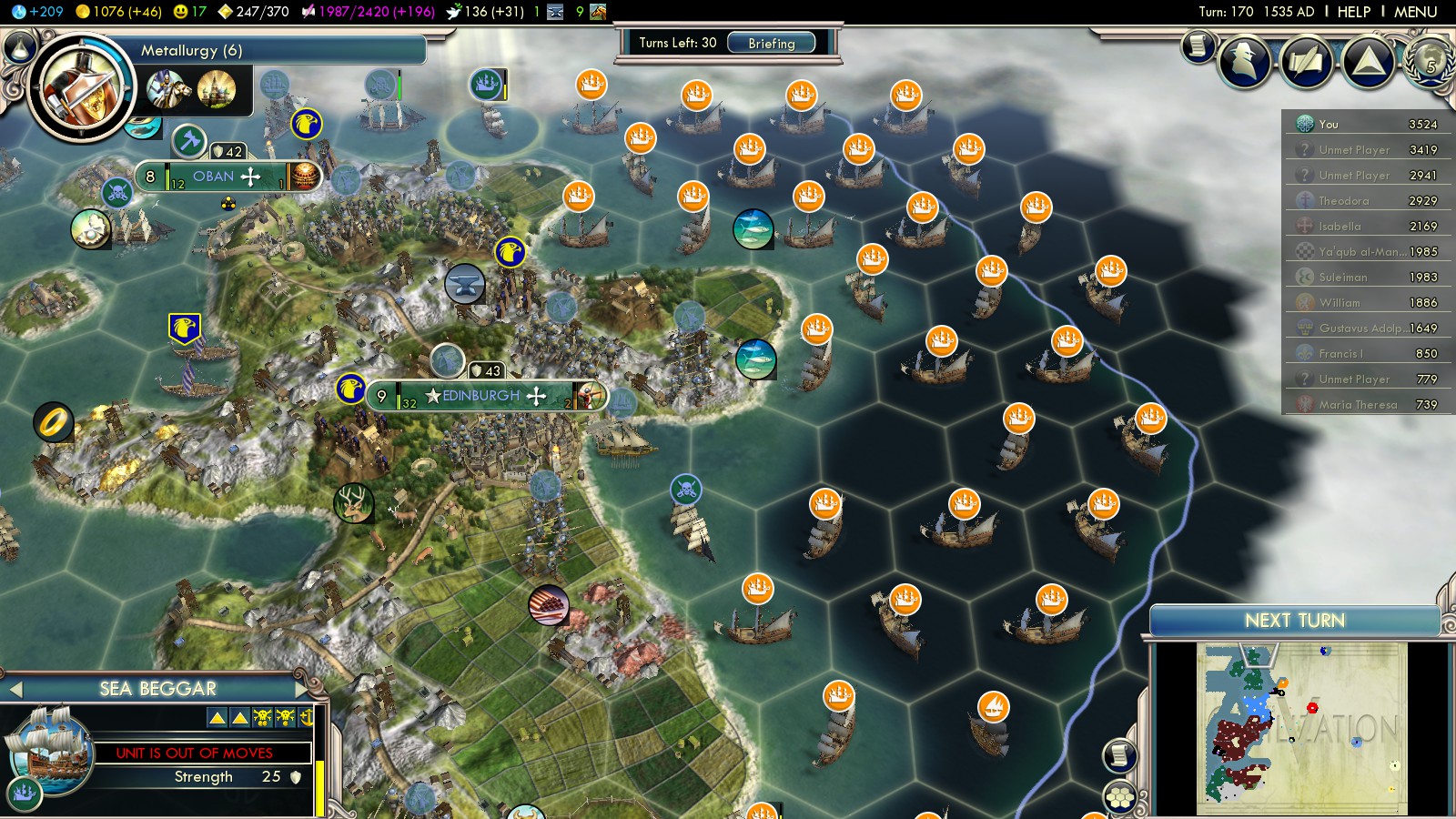
Task: Select the Oban city banner
Action: click(x=215, y=177)
